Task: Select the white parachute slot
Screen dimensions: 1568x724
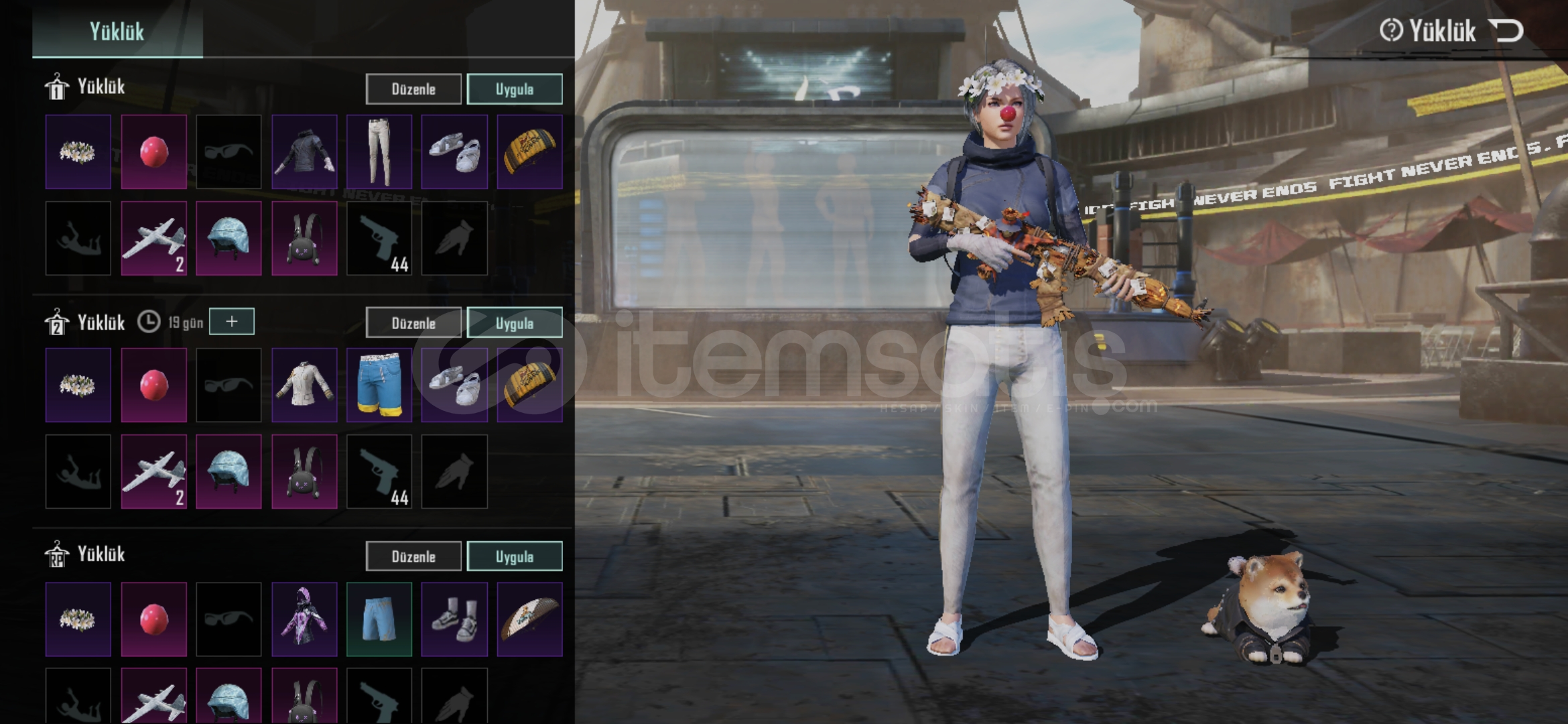Action: click(529, 619)
